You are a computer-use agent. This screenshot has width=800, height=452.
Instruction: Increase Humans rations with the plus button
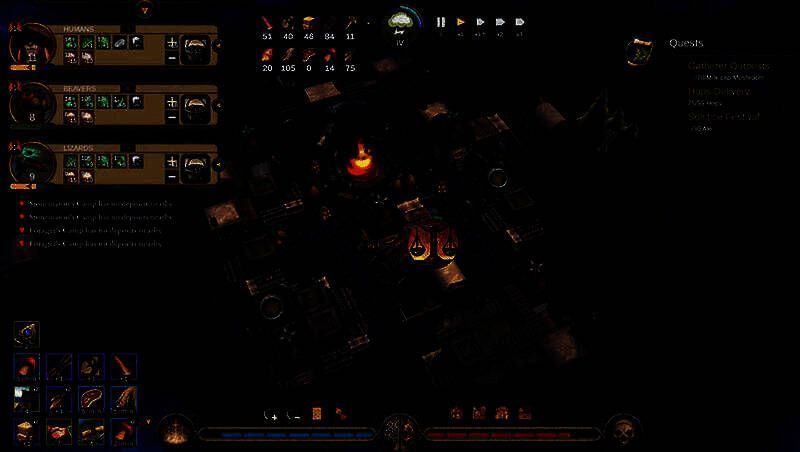pyautogui.click(x=172, y=42)
